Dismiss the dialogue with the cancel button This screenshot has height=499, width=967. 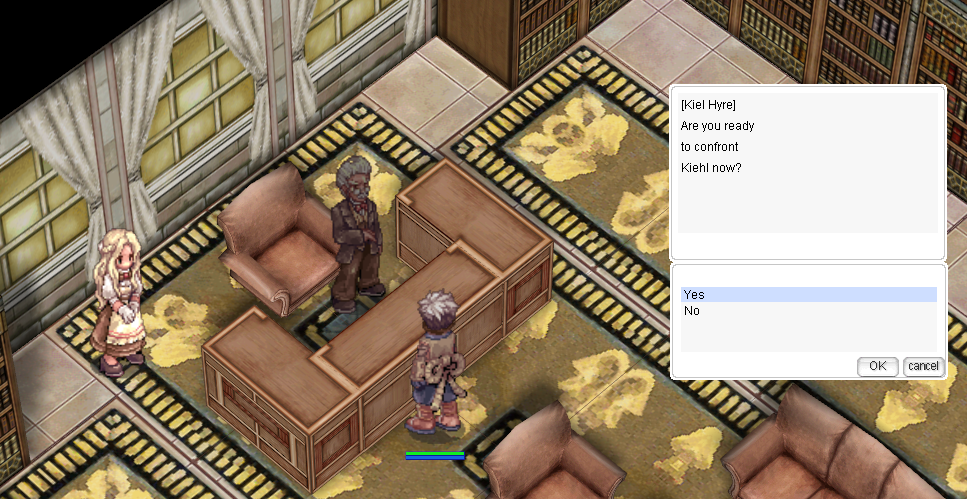point(923,366)
